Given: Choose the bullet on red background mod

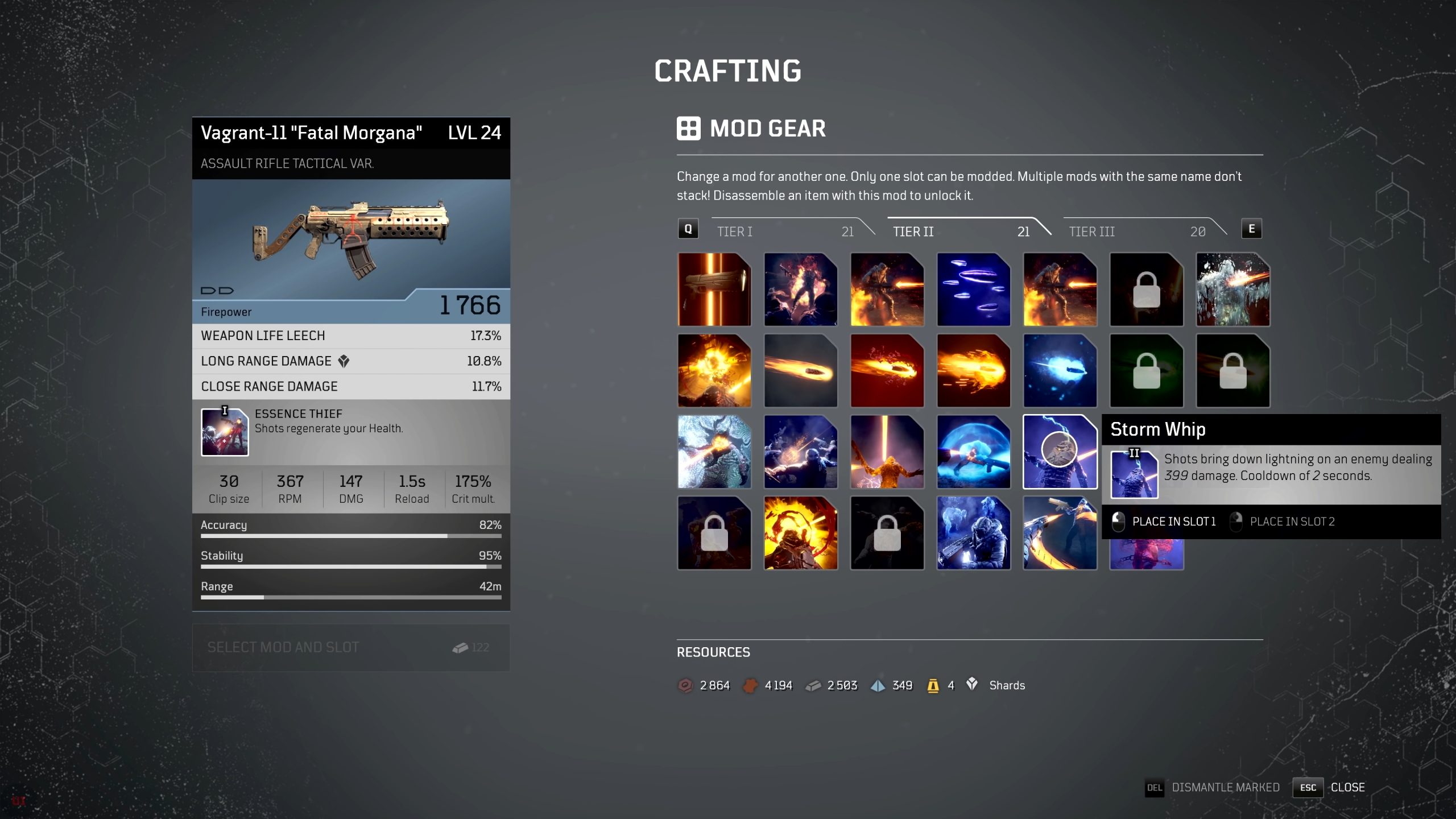Looking at the screenshot, I should coord(887,371).
